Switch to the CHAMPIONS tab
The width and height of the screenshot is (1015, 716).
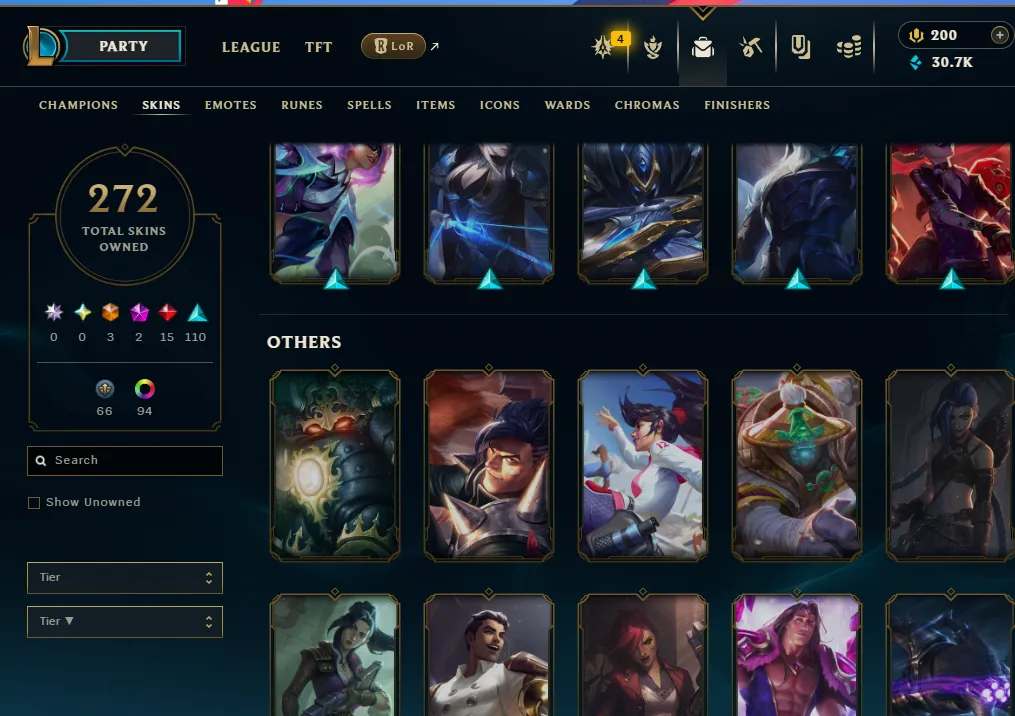(x=78, y=105)
